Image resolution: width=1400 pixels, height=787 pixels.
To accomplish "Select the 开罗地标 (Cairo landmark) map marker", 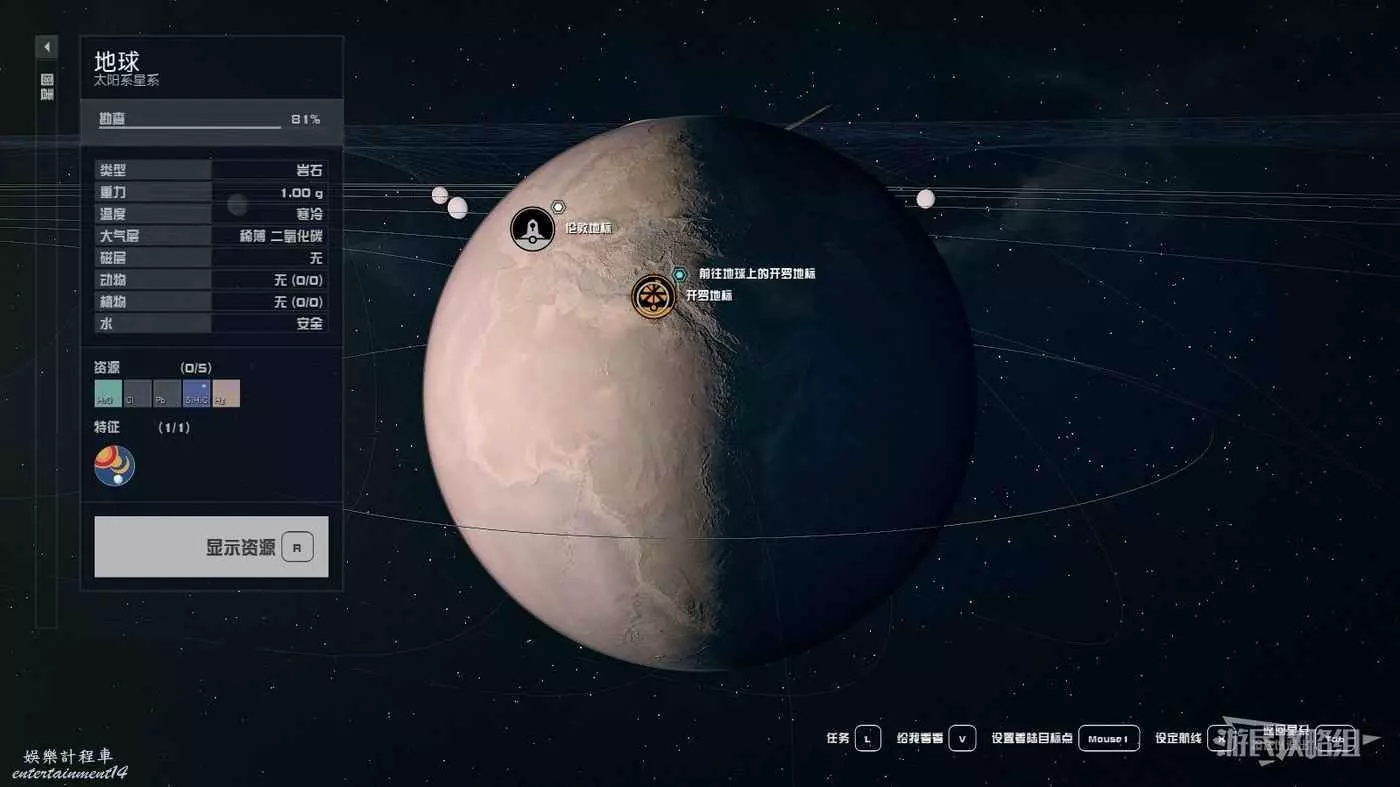I will point(651,296).
